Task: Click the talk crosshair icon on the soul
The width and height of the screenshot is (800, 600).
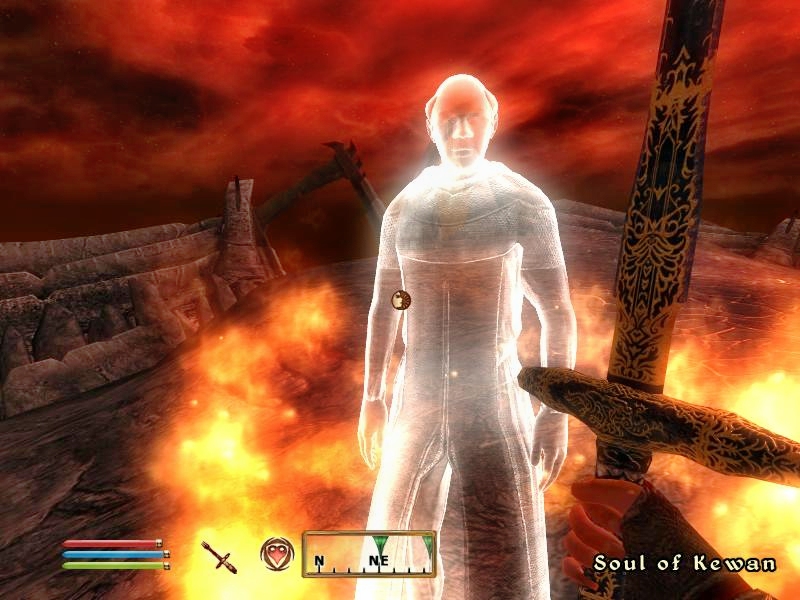Action: (401, 298)
